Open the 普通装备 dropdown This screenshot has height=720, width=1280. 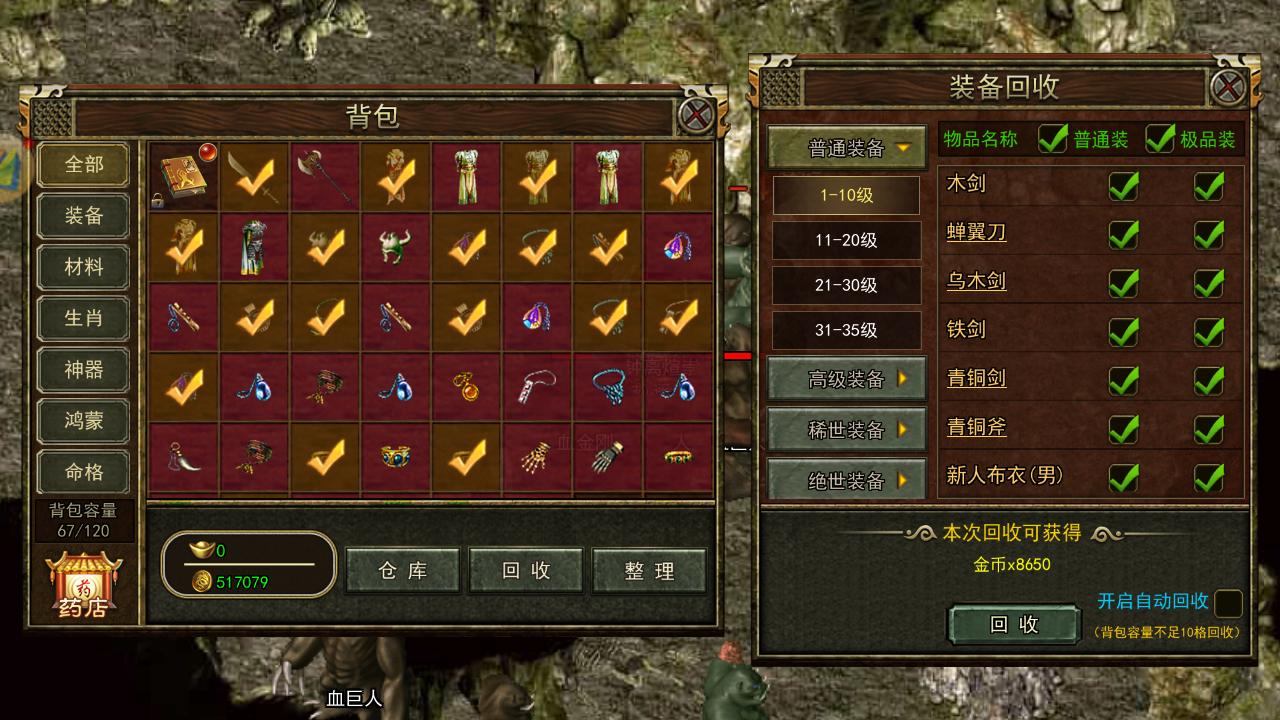click(845, 146)
